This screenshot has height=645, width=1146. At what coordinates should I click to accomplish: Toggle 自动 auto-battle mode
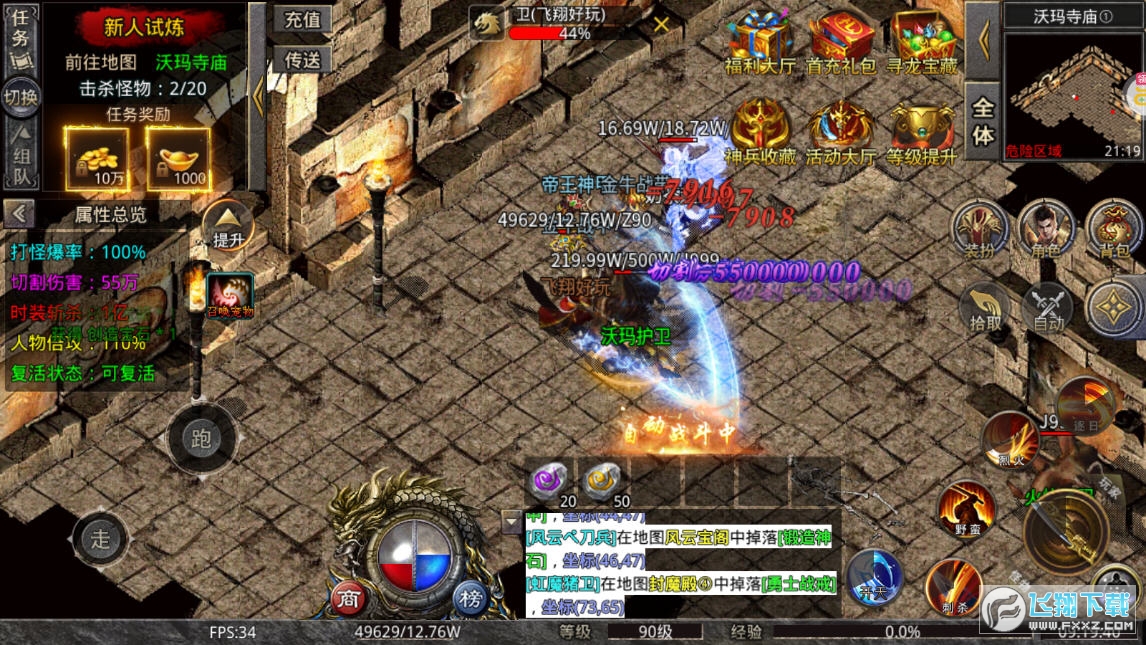click(1047, 308)
